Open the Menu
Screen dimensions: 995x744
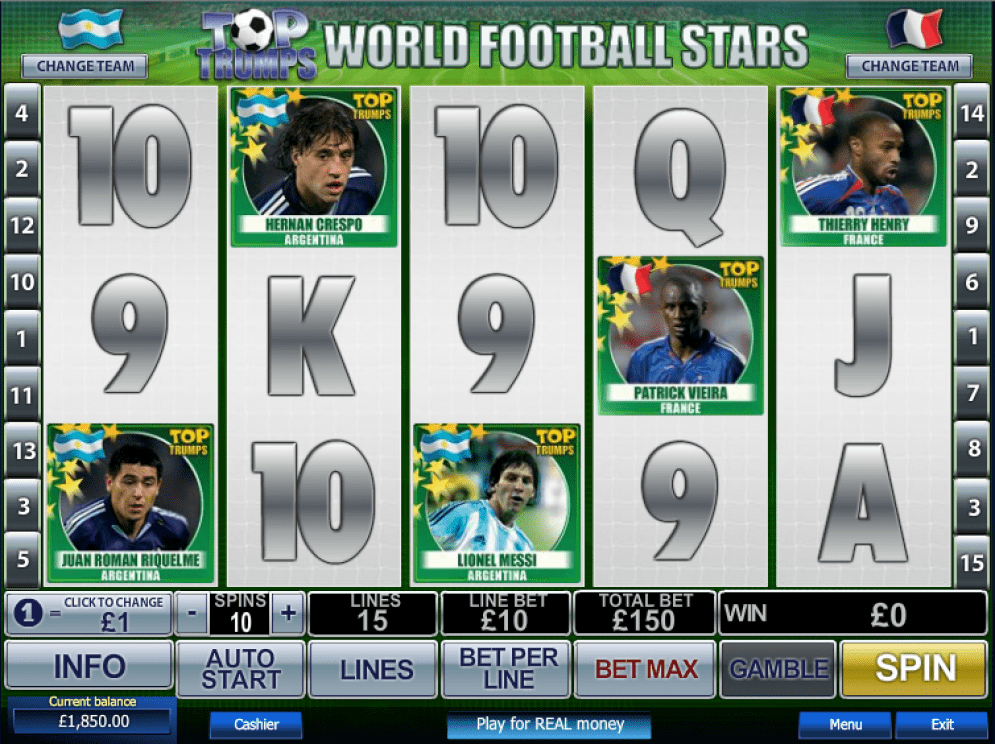(x=845, y=724)
